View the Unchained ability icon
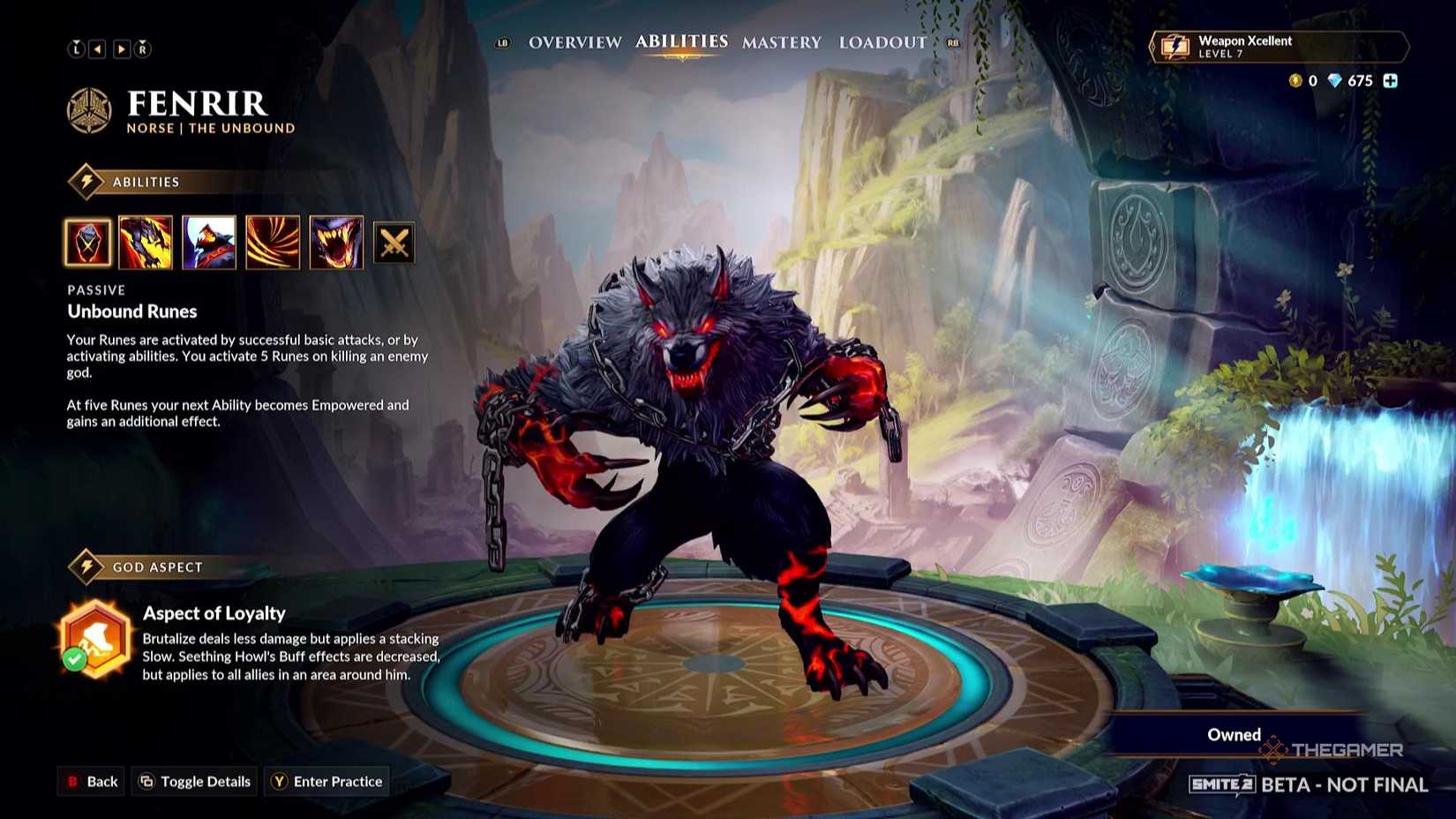Screen dimensions: 1456x819 [x=145, y=244]
